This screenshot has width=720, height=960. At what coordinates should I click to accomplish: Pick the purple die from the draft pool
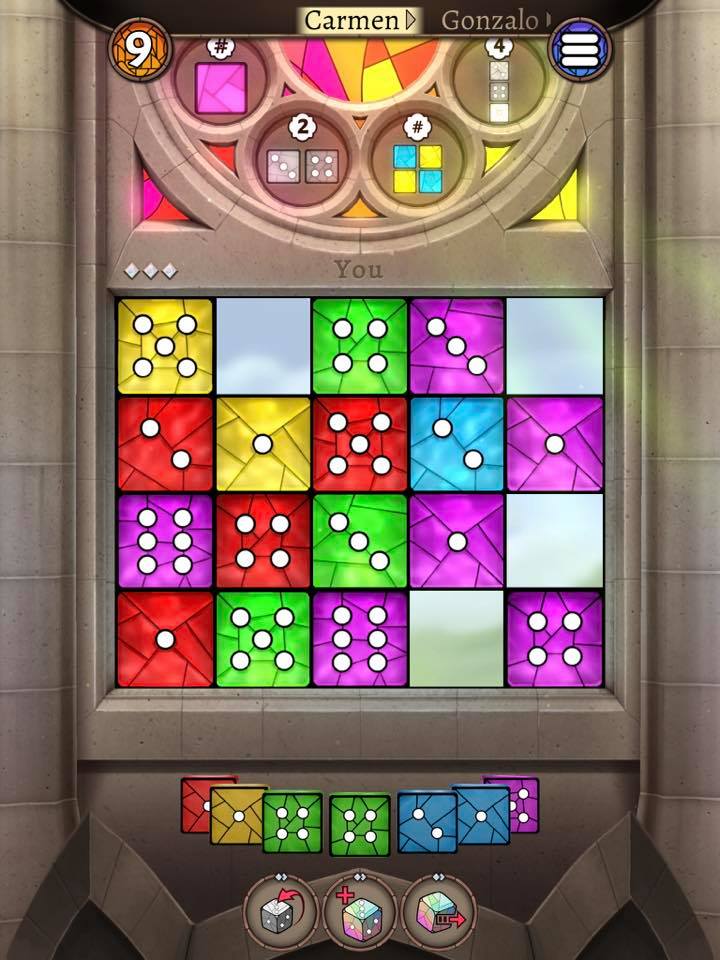tap(522, 802)
